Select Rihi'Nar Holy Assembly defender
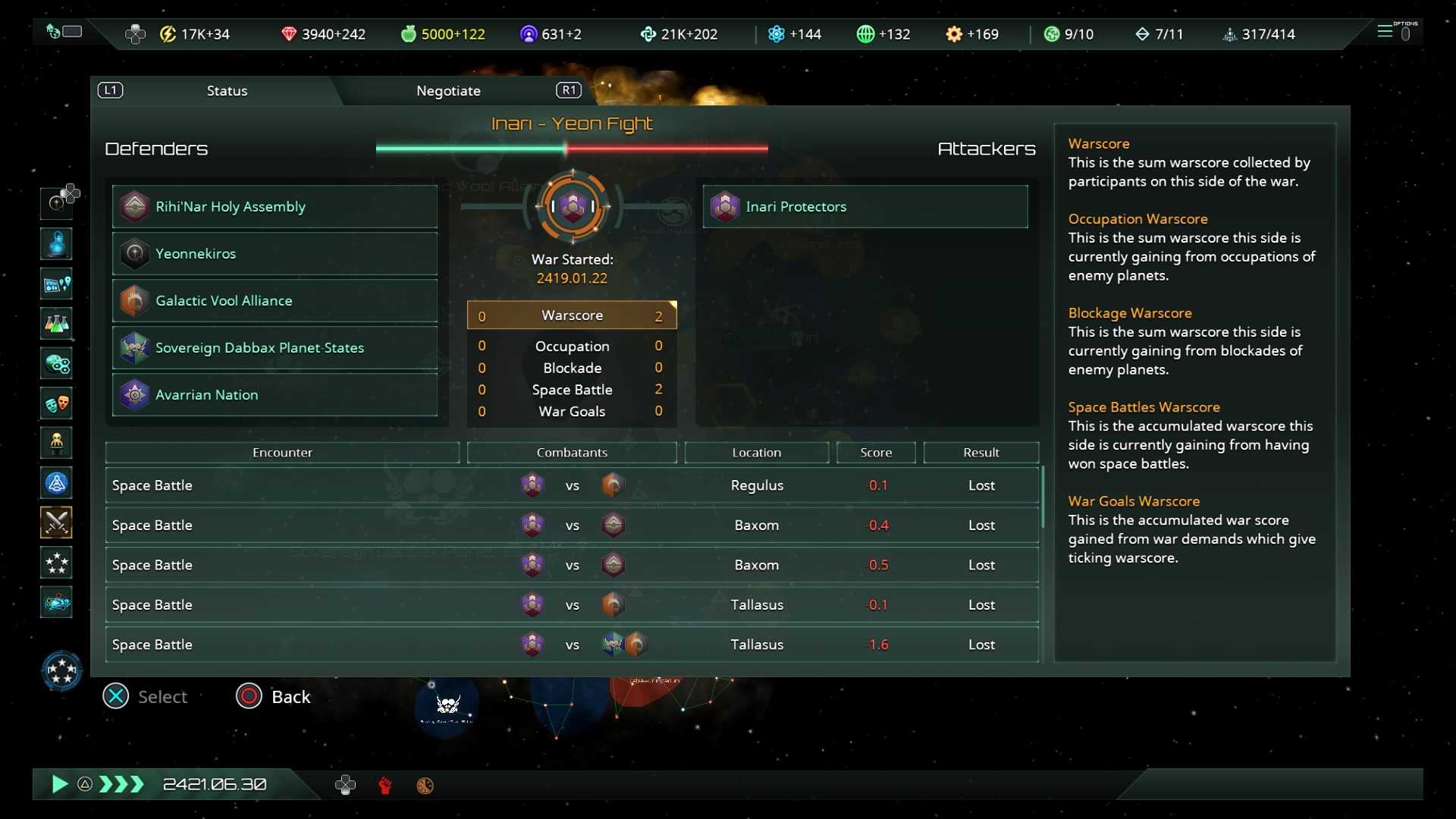1456x819 pixels. click(x=275, y=206)
